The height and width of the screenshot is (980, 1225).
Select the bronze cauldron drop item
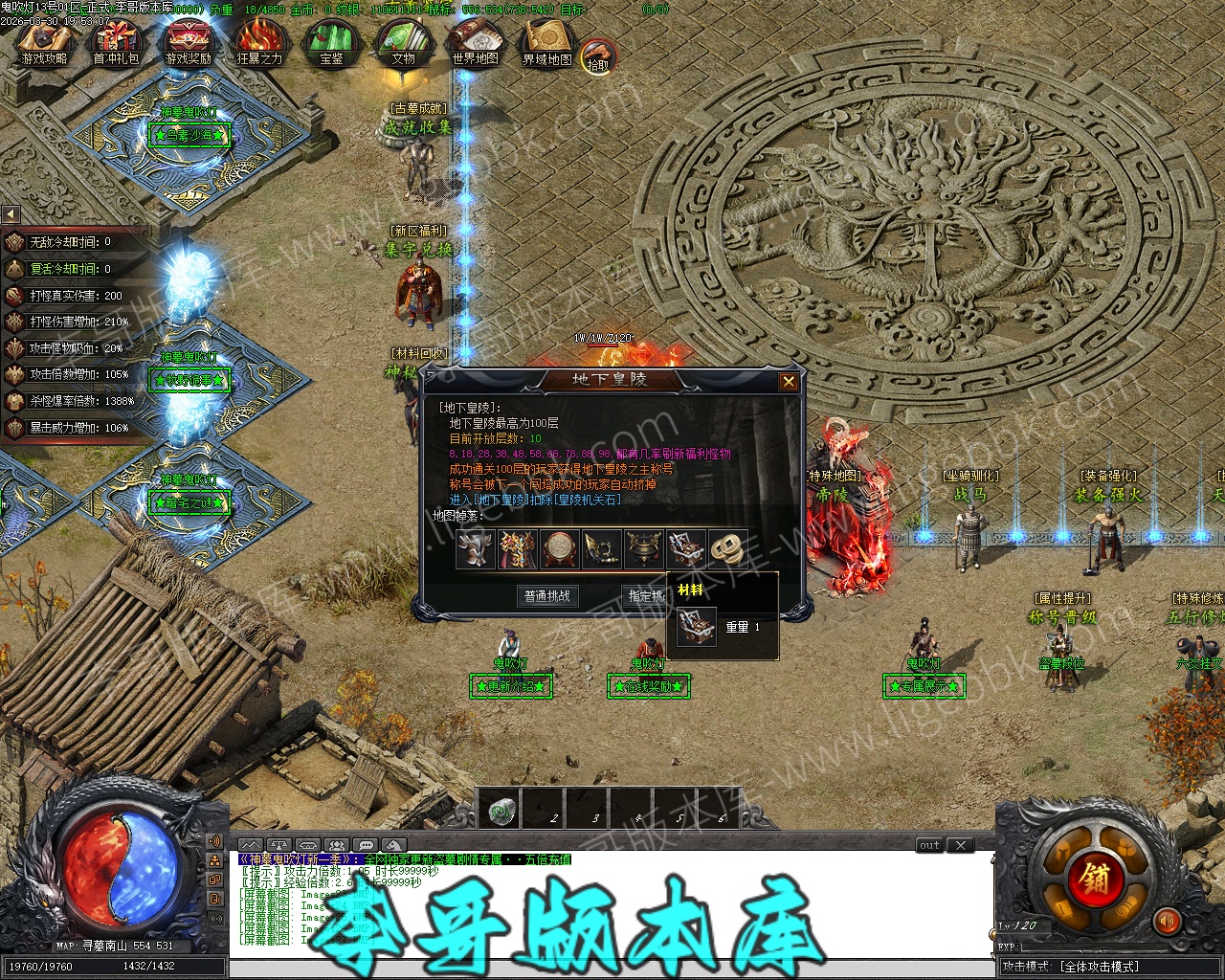coord(644,549)
